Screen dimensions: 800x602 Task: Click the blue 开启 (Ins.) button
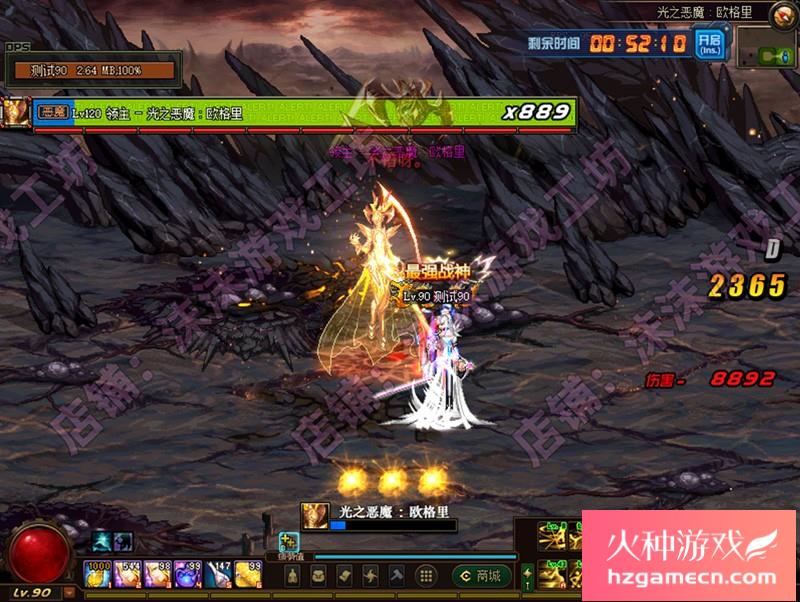[x=711, y=44]
